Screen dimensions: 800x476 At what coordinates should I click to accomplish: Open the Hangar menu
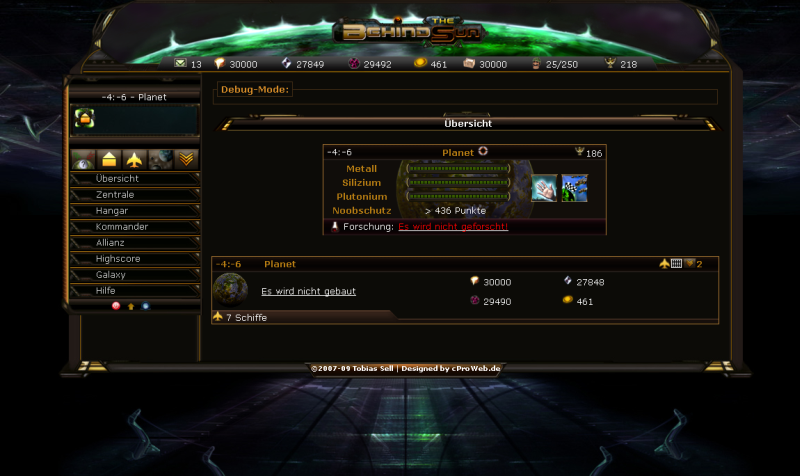click(x=112, y=211)
